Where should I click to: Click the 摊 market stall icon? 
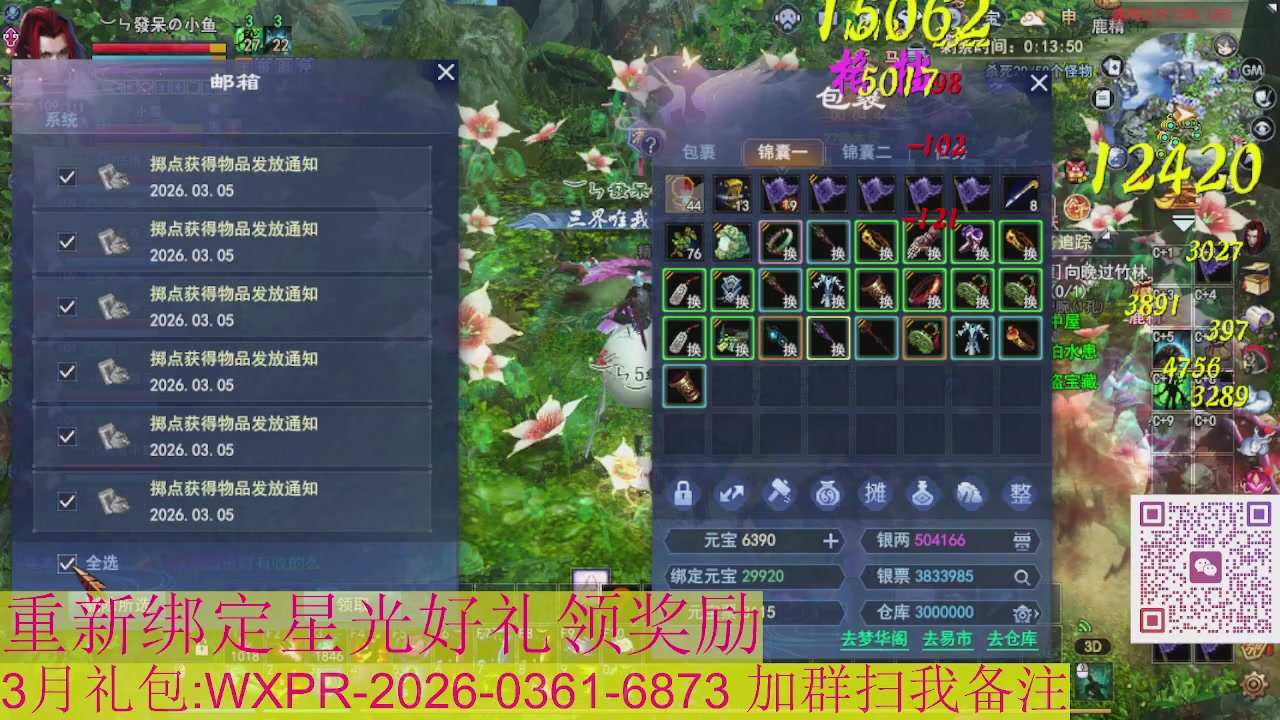[877, 493]
